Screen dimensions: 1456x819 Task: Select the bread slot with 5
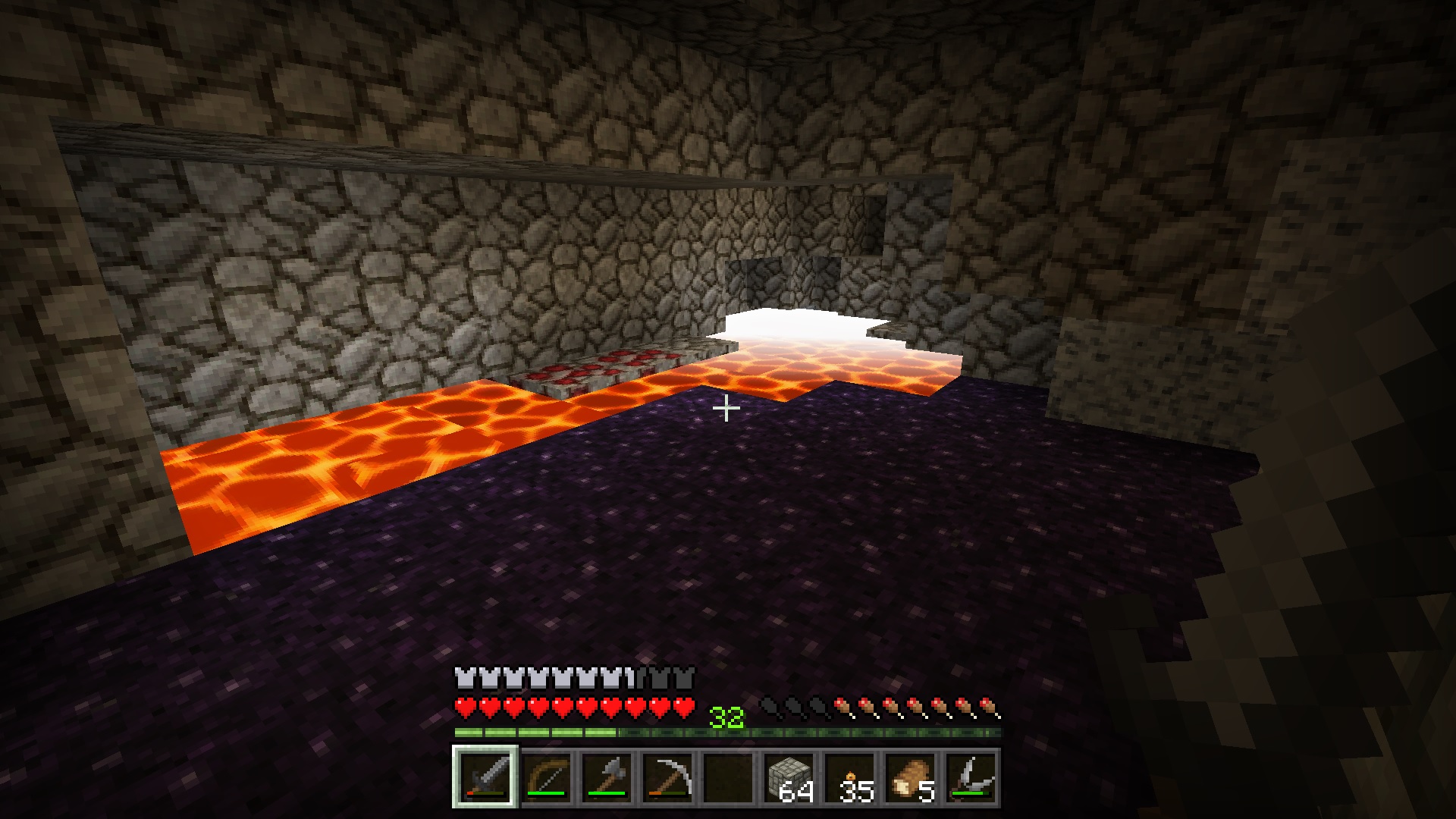click(910, 777)
